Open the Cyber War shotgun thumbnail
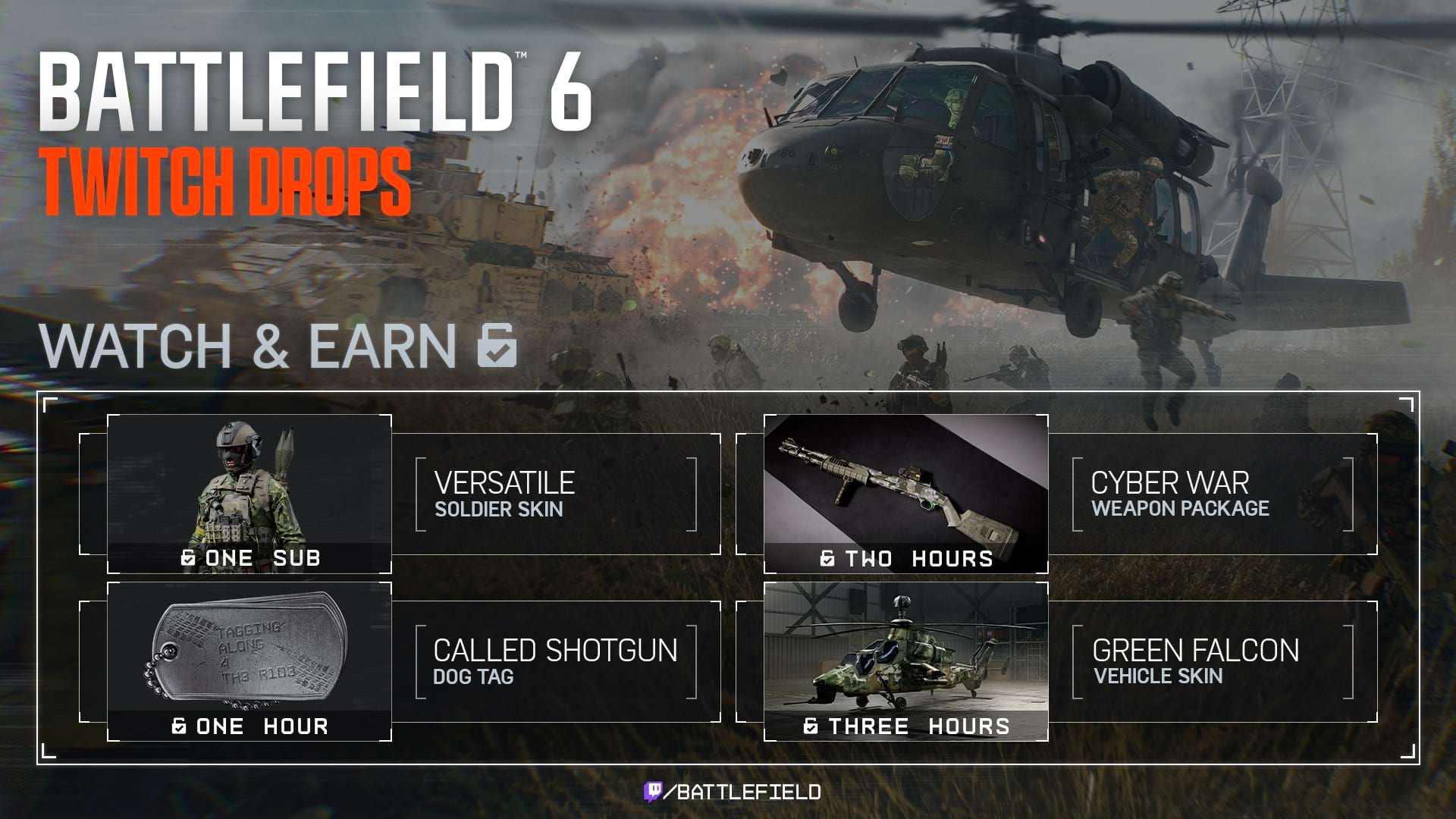The width and height of the screenshot is (1456, 819). 905,482
